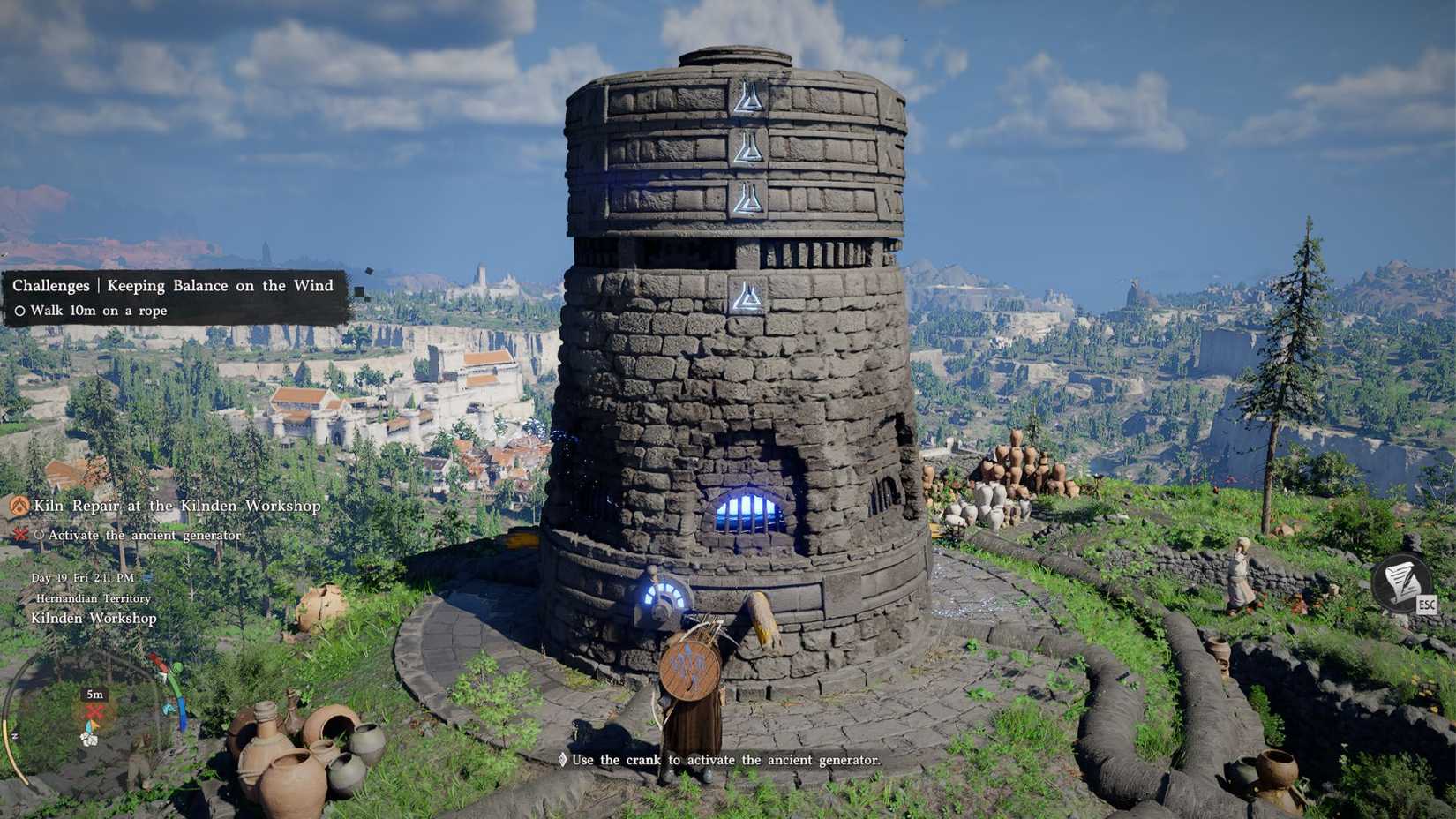The image size is (1456, 819).
Task: Click the red X marker on the minimap
Action: coord(93,712)
